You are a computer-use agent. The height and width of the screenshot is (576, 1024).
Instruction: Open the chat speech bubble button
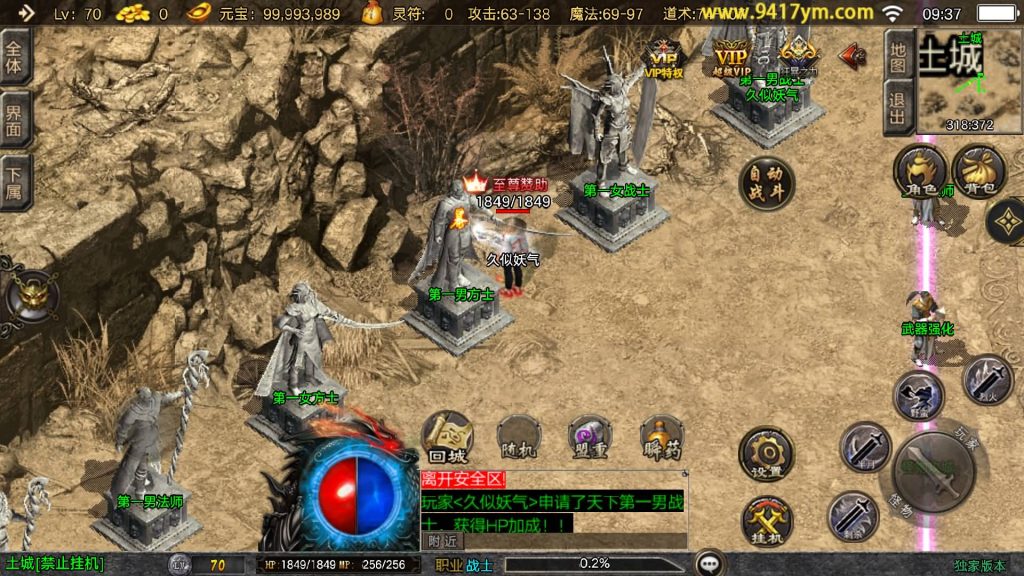point(711,563)
